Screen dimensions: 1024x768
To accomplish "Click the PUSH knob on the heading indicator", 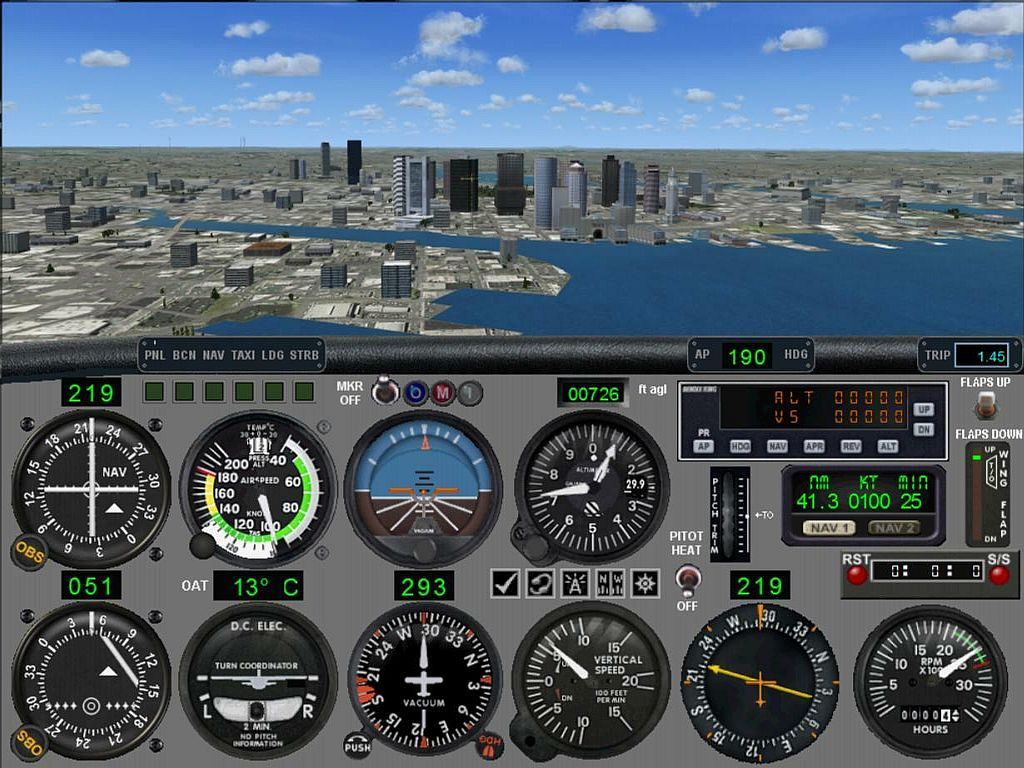I will 357,745.
